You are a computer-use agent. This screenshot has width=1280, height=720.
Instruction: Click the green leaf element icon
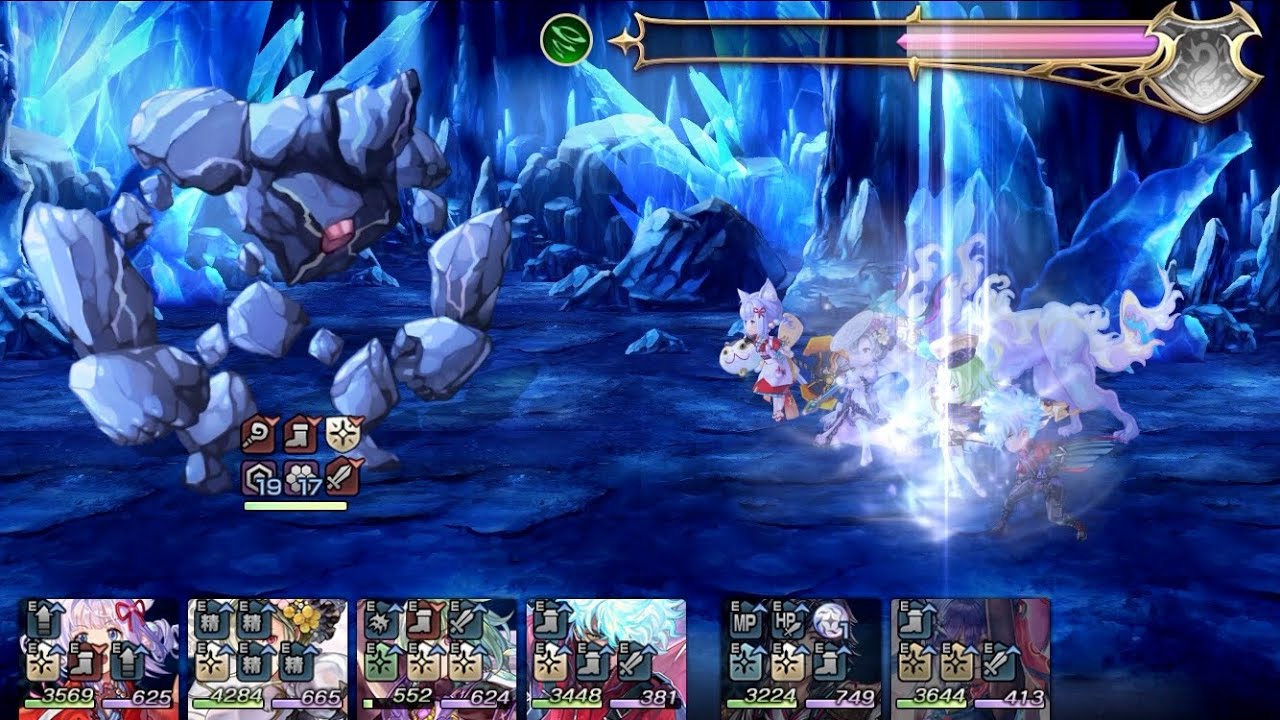[566, 41]
